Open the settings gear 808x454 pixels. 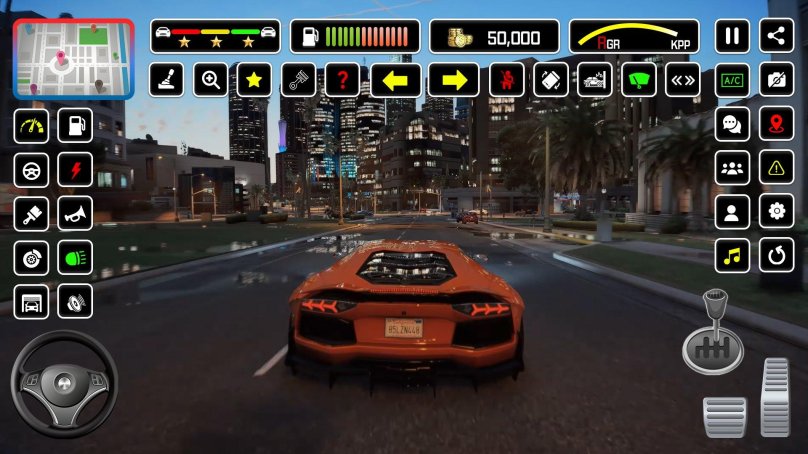[776, 211]
